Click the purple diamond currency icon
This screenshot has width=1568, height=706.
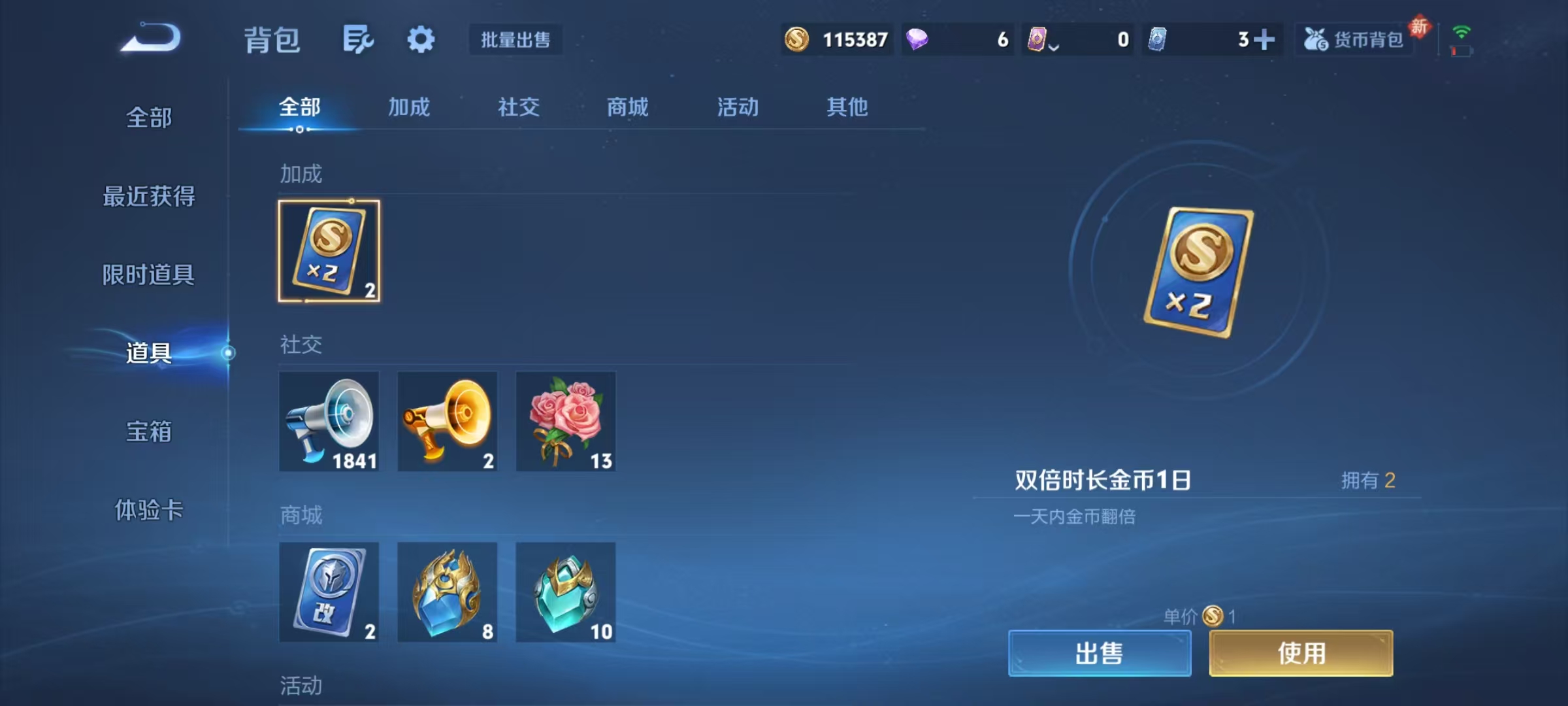918,40
